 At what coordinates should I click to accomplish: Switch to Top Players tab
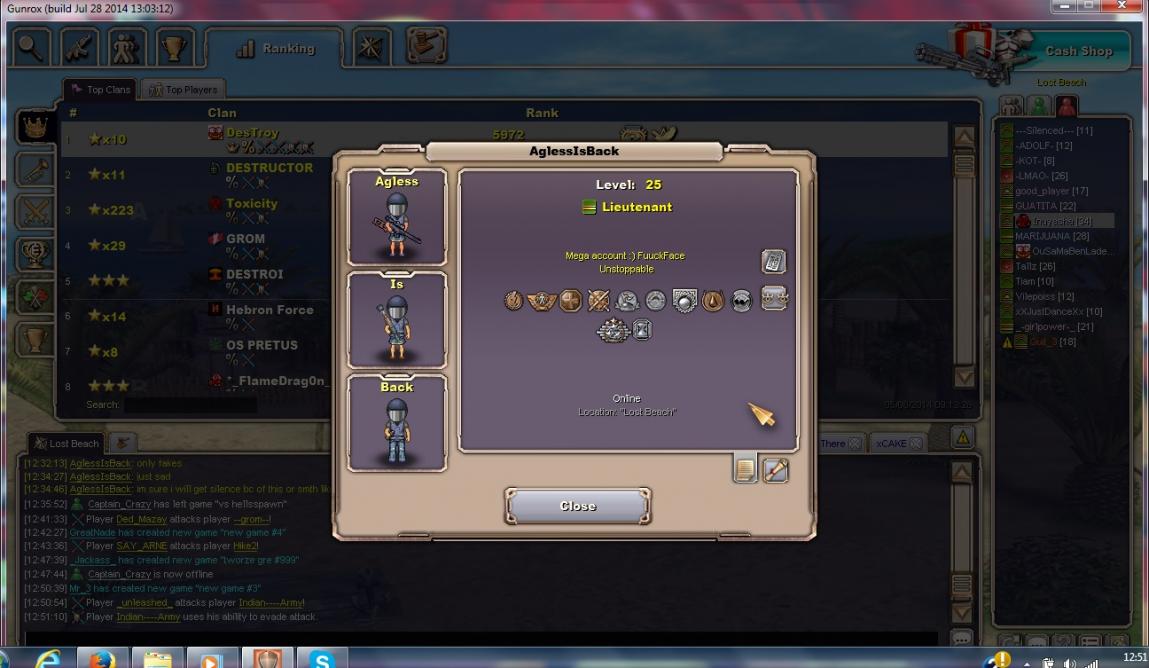pos(183,90)
